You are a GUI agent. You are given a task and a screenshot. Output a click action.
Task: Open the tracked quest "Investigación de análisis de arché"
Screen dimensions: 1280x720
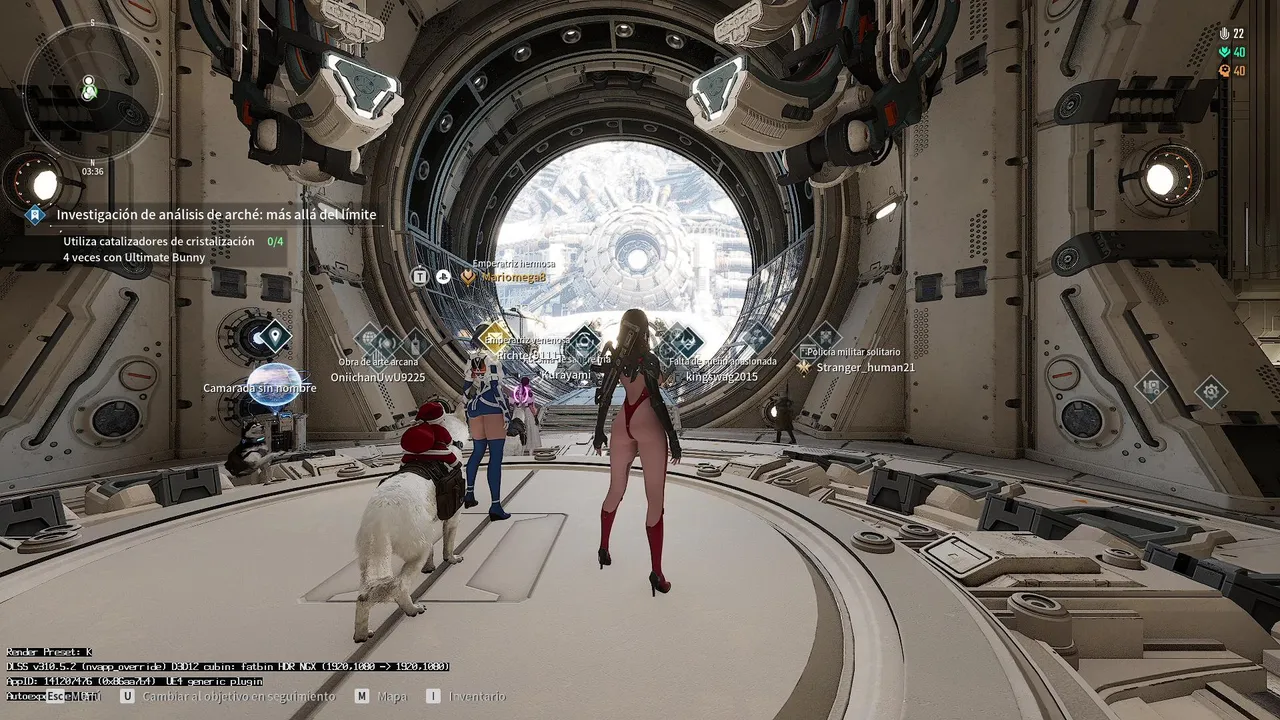pos(216,214)
